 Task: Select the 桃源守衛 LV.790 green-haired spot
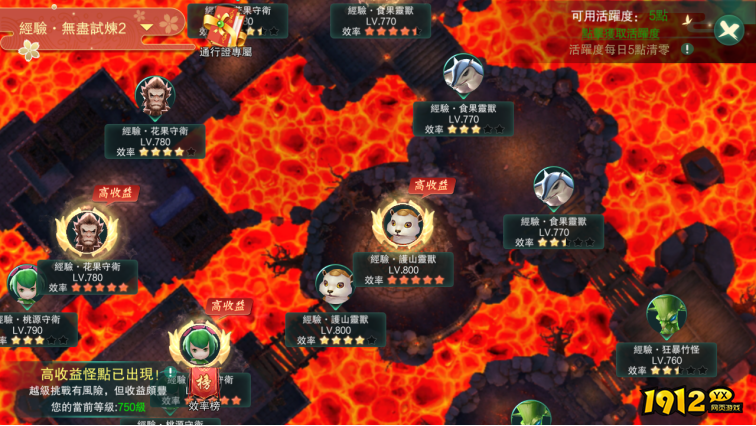[24, 285]
